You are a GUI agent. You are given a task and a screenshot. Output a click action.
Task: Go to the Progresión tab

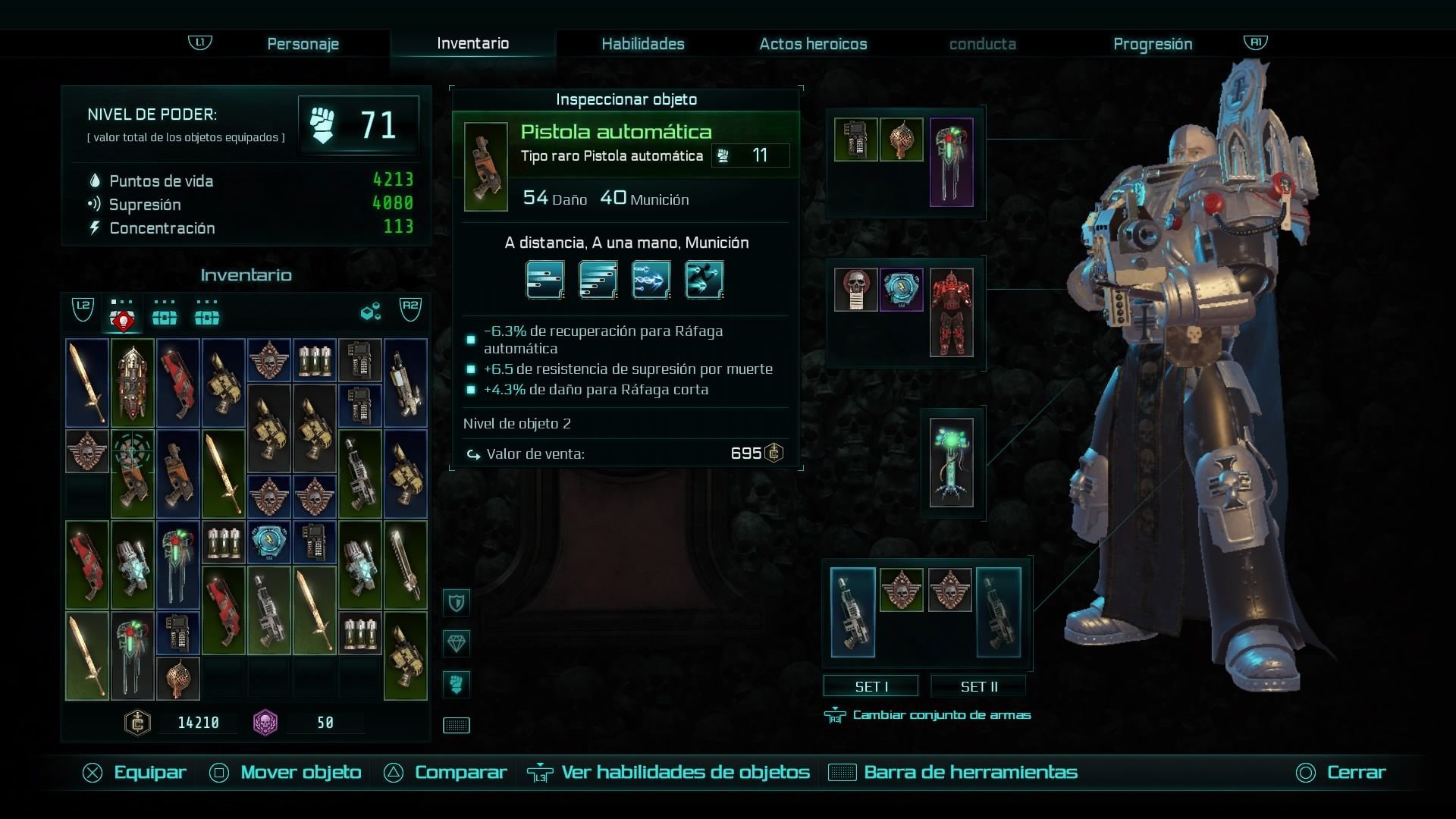pyautogui.click(x=1152, y=44)
